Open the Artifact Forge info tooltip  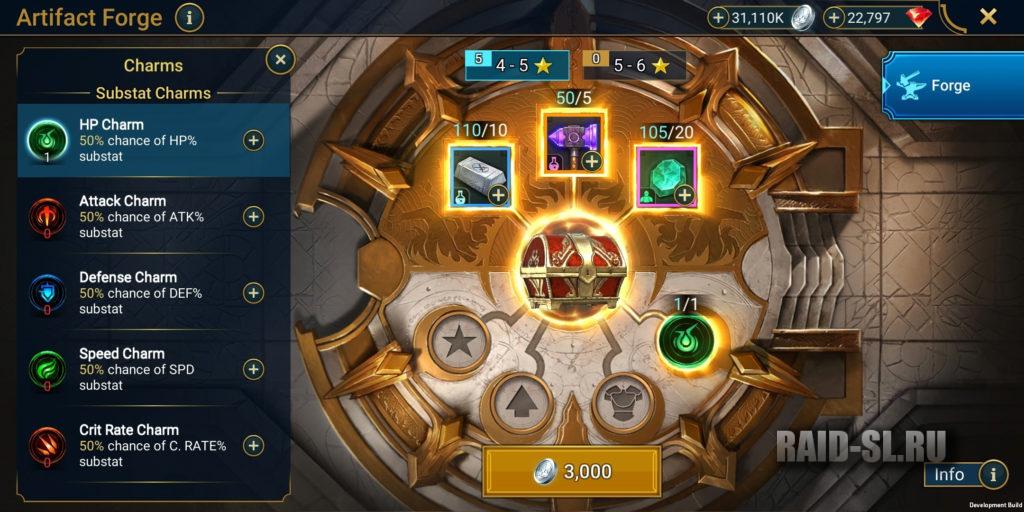point(189,17)
